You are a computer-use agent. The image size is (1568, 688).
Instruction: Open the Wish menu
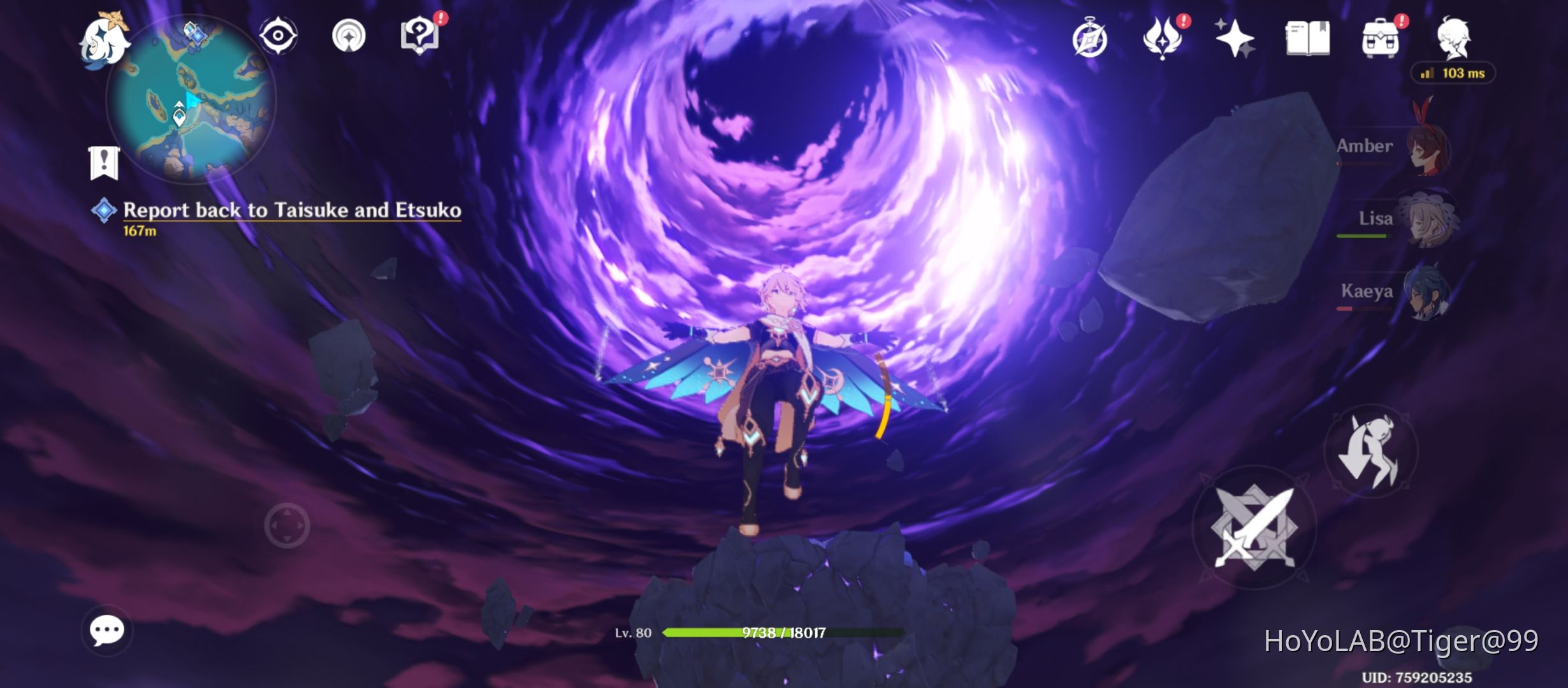pyautogui.click(x=1237, y=38)
